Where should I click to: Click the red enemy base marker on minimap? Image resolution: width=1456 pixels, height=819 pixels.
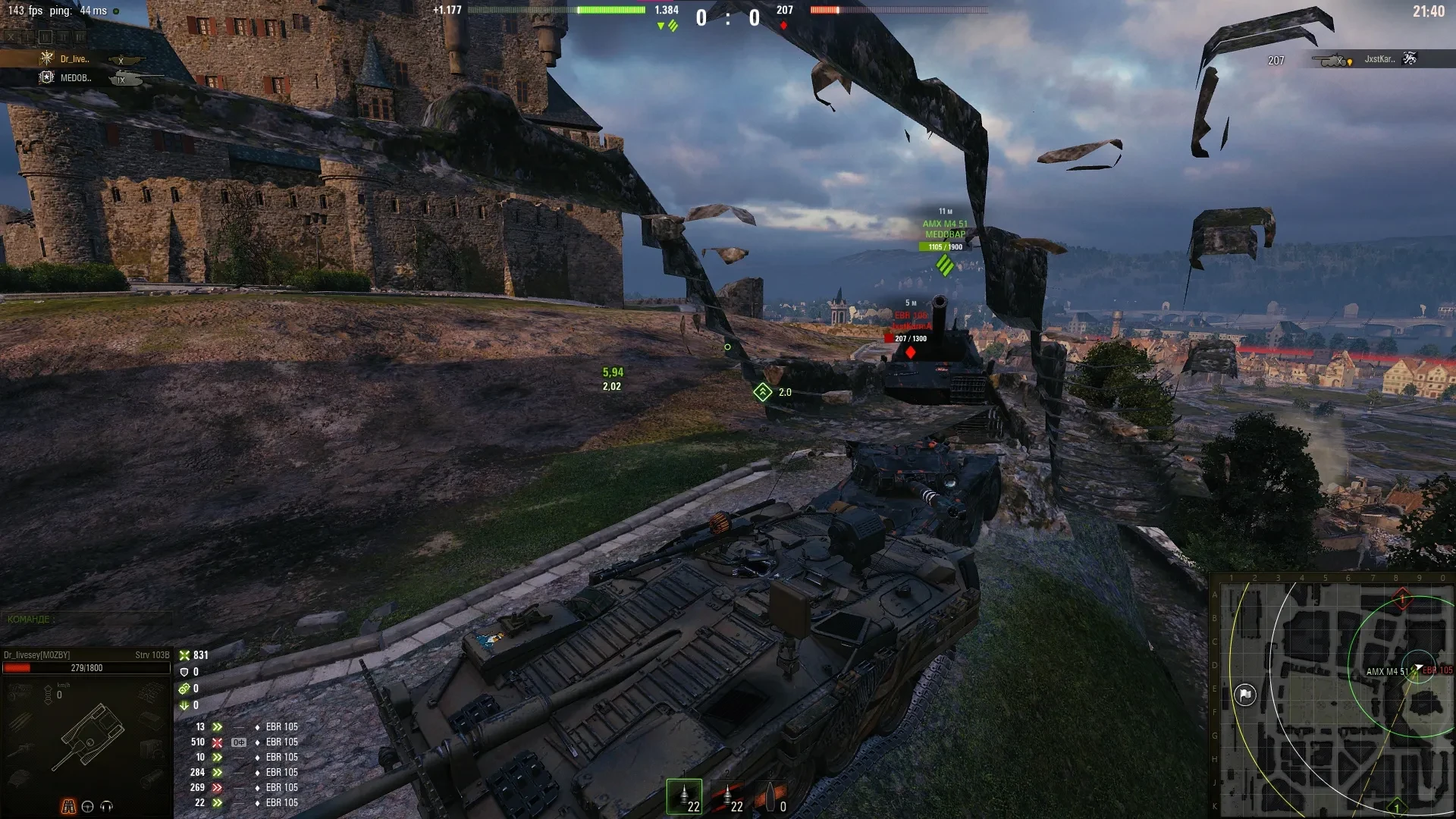point(1402,599)
